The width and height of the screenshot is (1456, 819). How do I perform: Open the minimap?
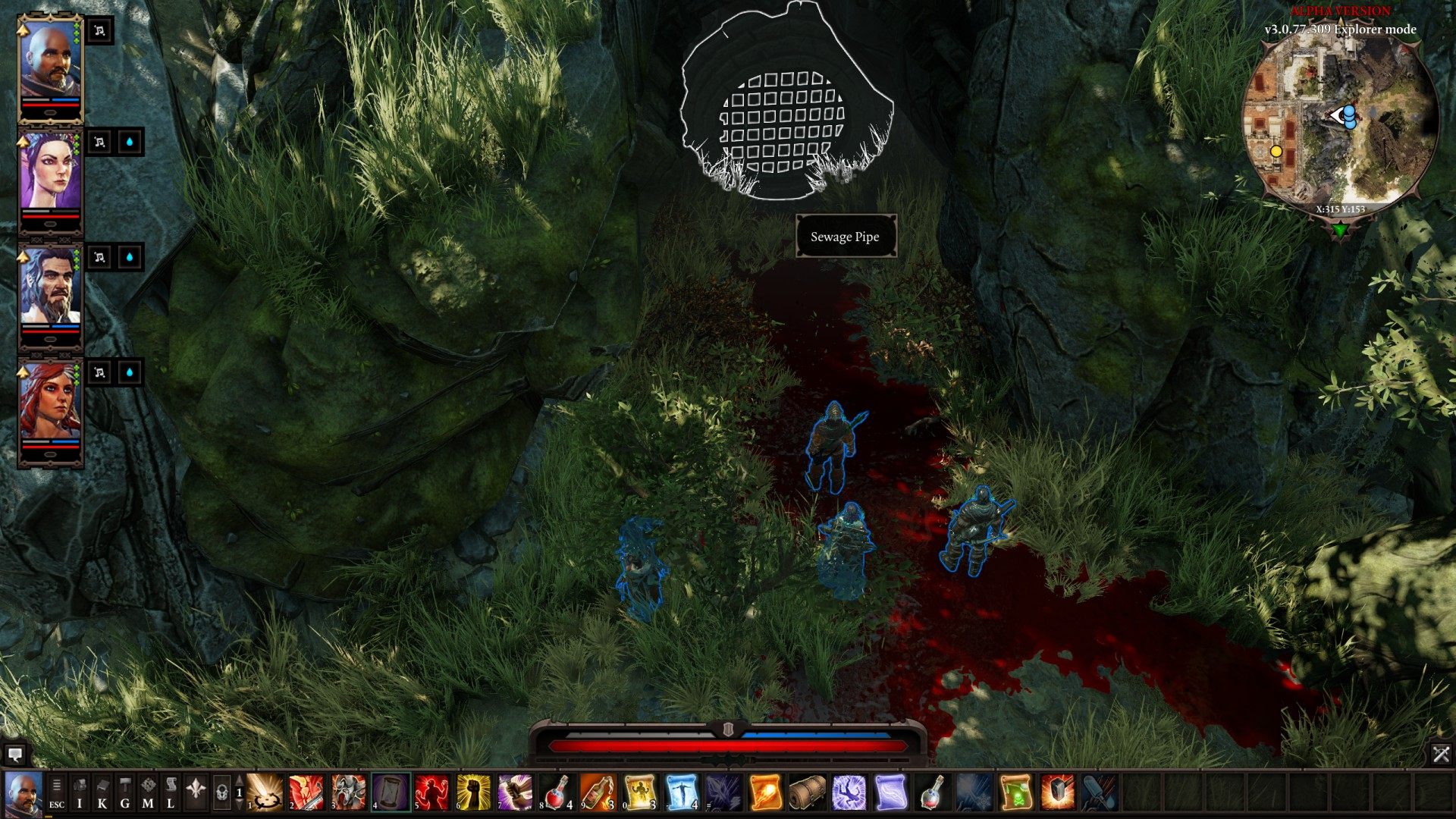click(1340, 125)
